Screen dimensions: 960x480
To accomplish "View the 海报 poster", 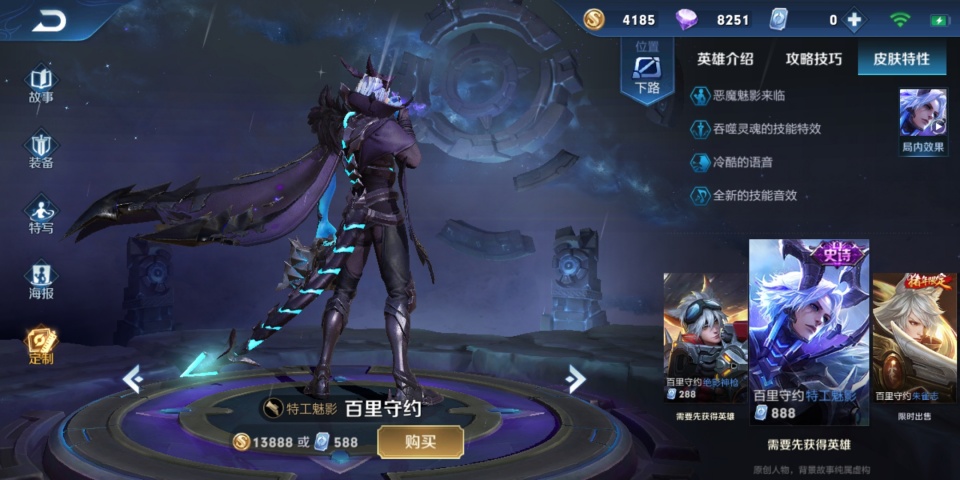I will point(41,281).
